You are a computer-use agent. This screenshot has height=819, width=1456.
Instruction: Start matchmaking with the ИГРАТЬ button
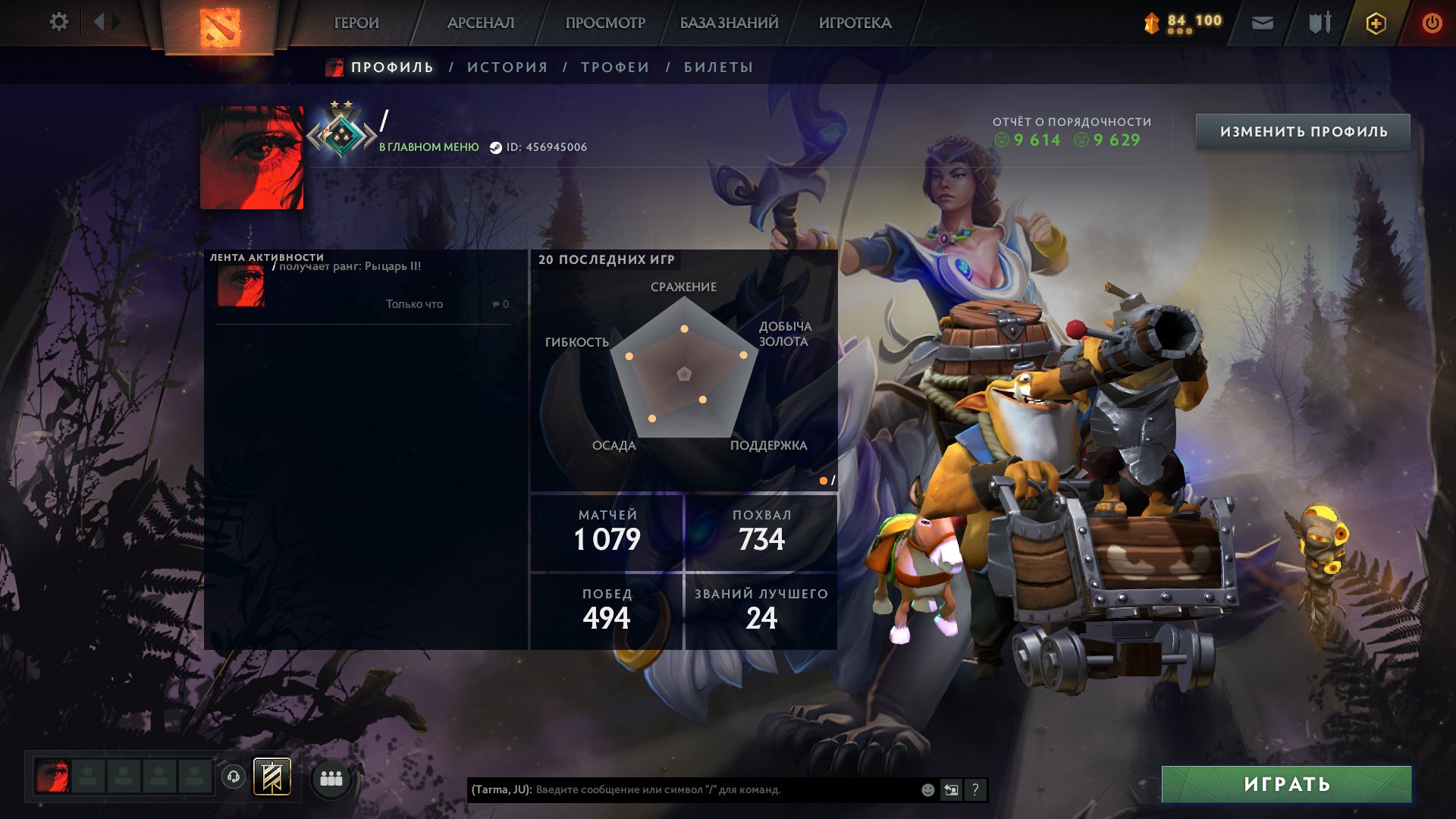pyautogui.click(x=1286, y=784)
